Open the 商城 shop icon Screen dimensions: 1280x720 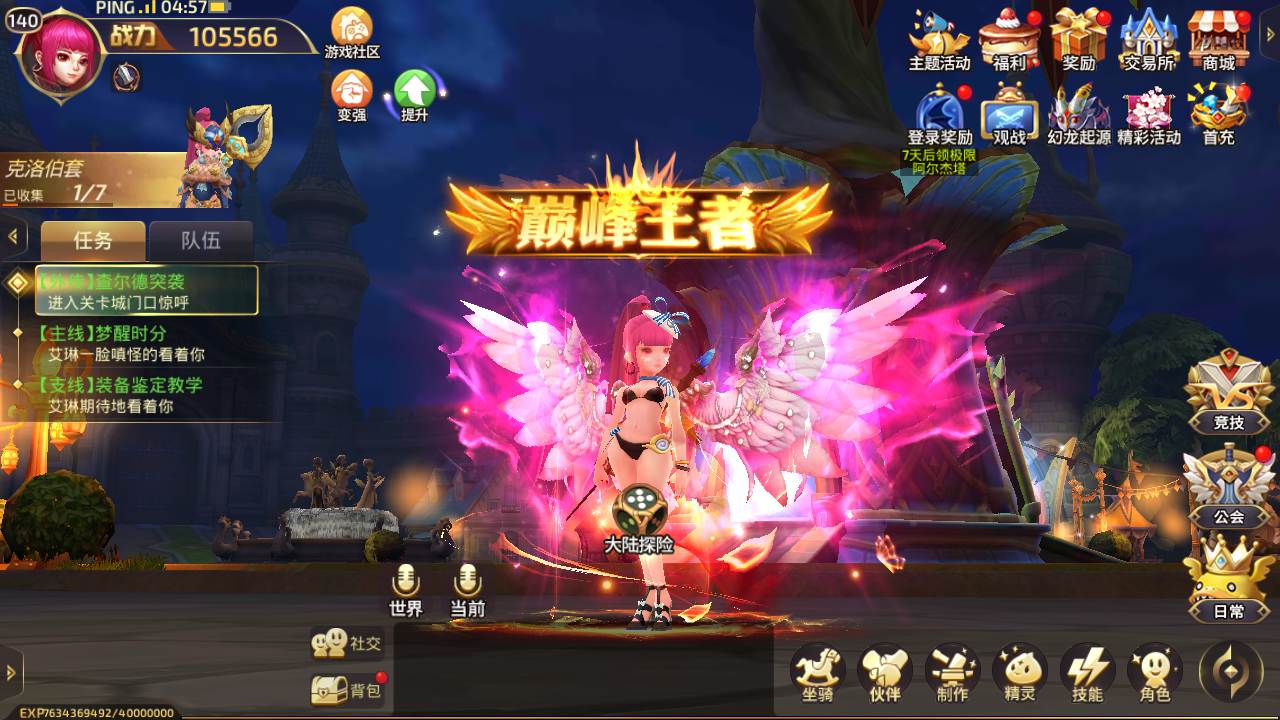pos(1219,40)
